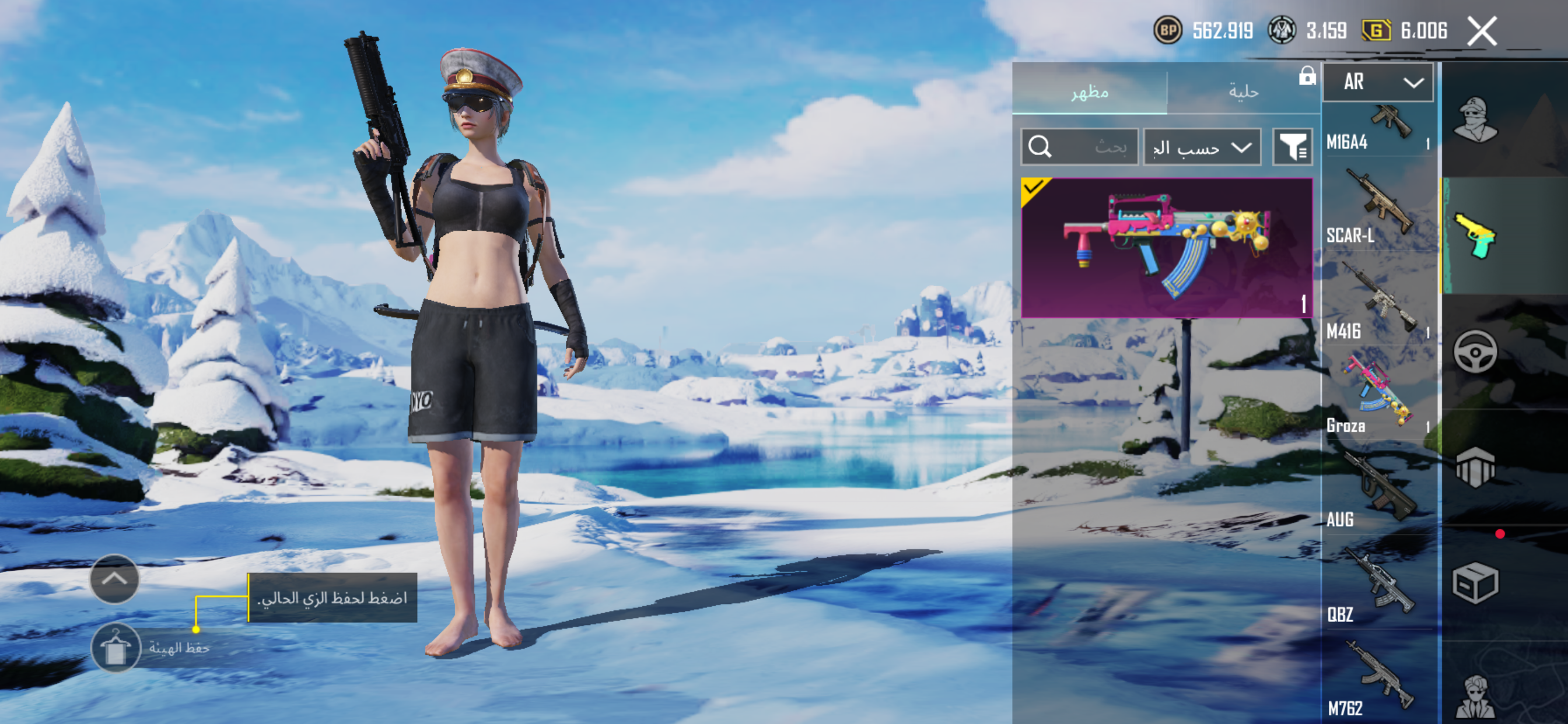This screenshot has width=1568, height=724.
Task: Save the current outfit with the hanger button
Action: coord(116,647)
